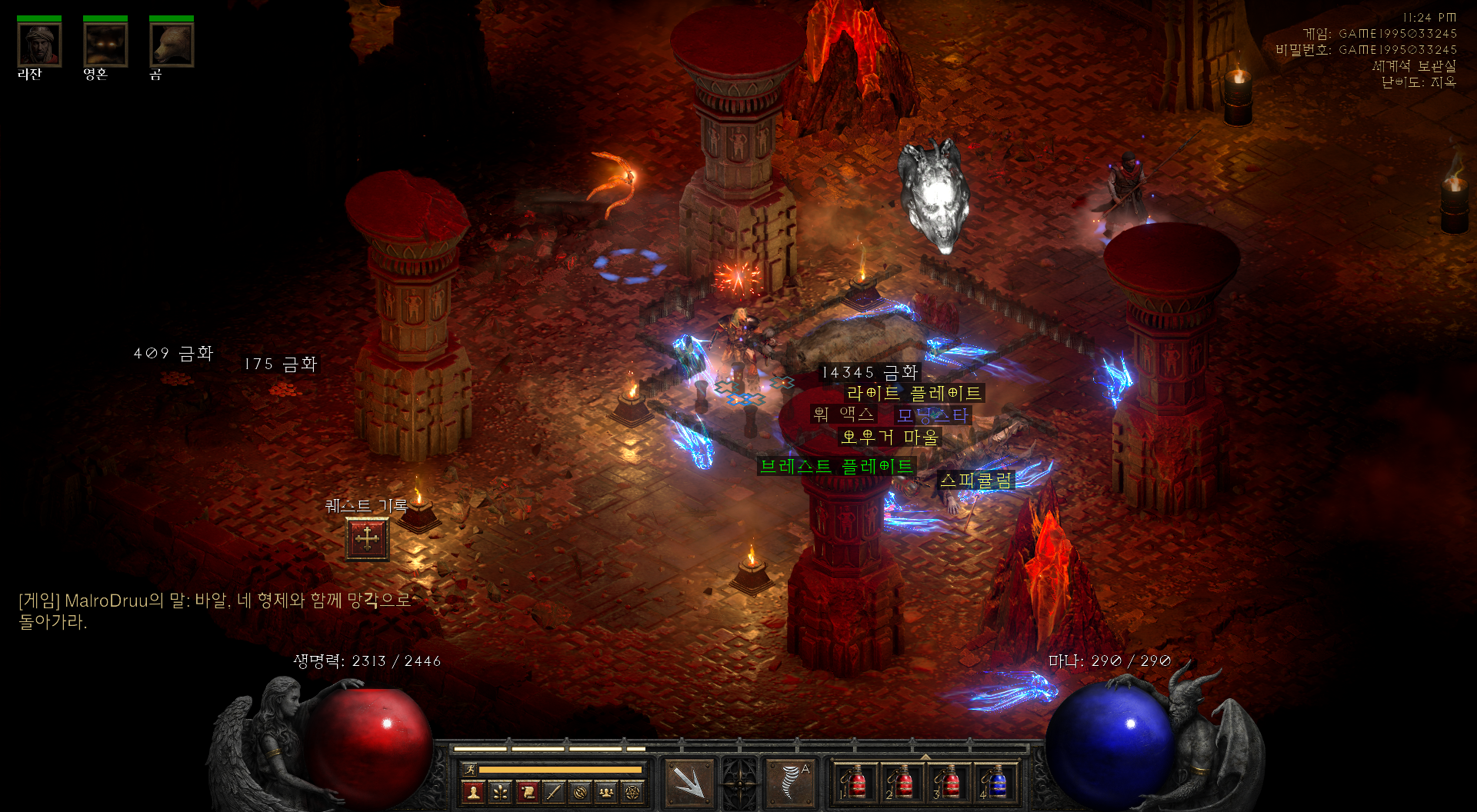The width and height of the screenshot is (1477, 812).
Task: Select the bear summon portrait named 곰
Action: (172, 45)
